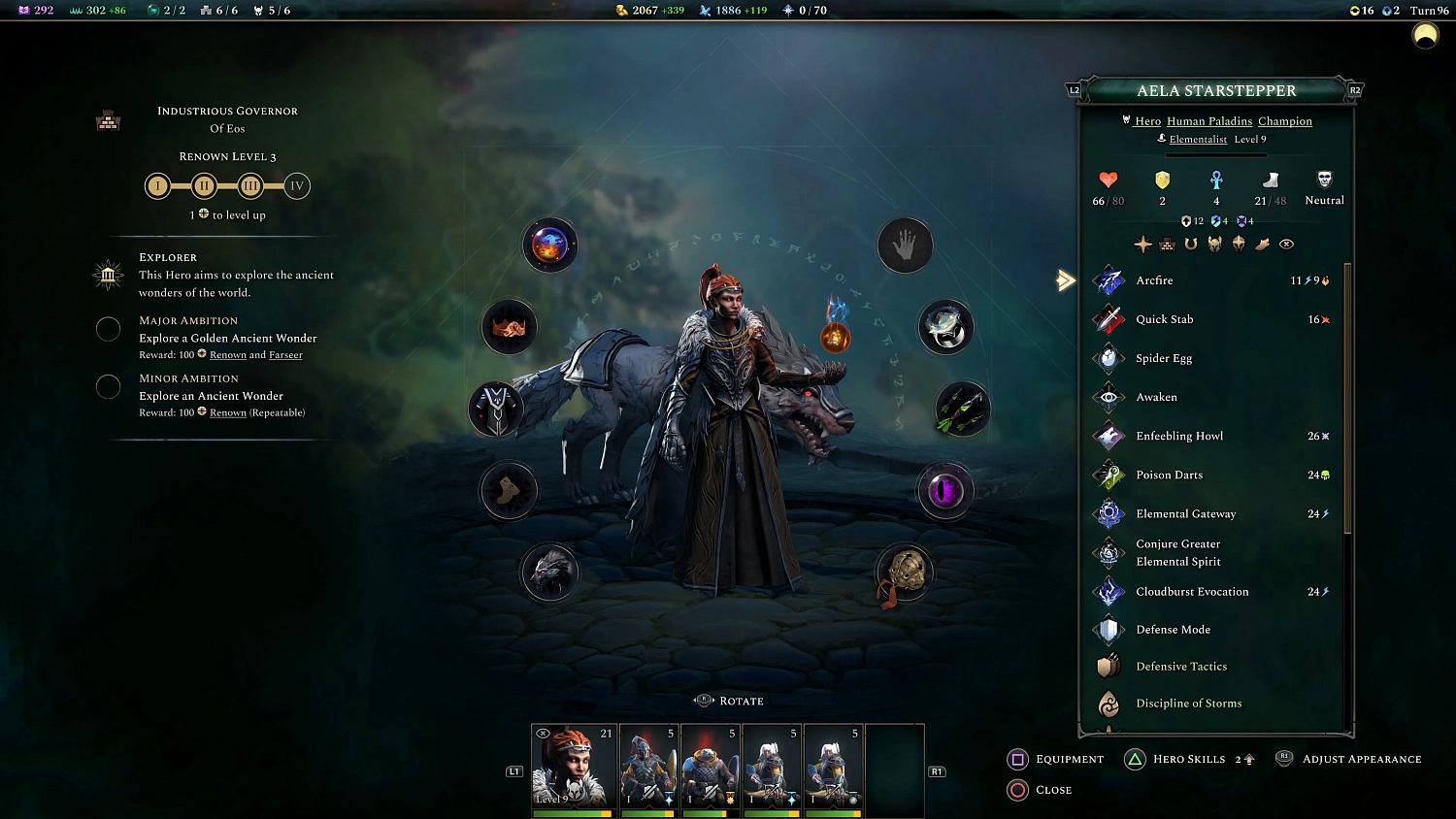Viewport: 1456px width, 819px height.
Task: Select the Minor Ambition radio button
Action: click(x=108, y=386)
